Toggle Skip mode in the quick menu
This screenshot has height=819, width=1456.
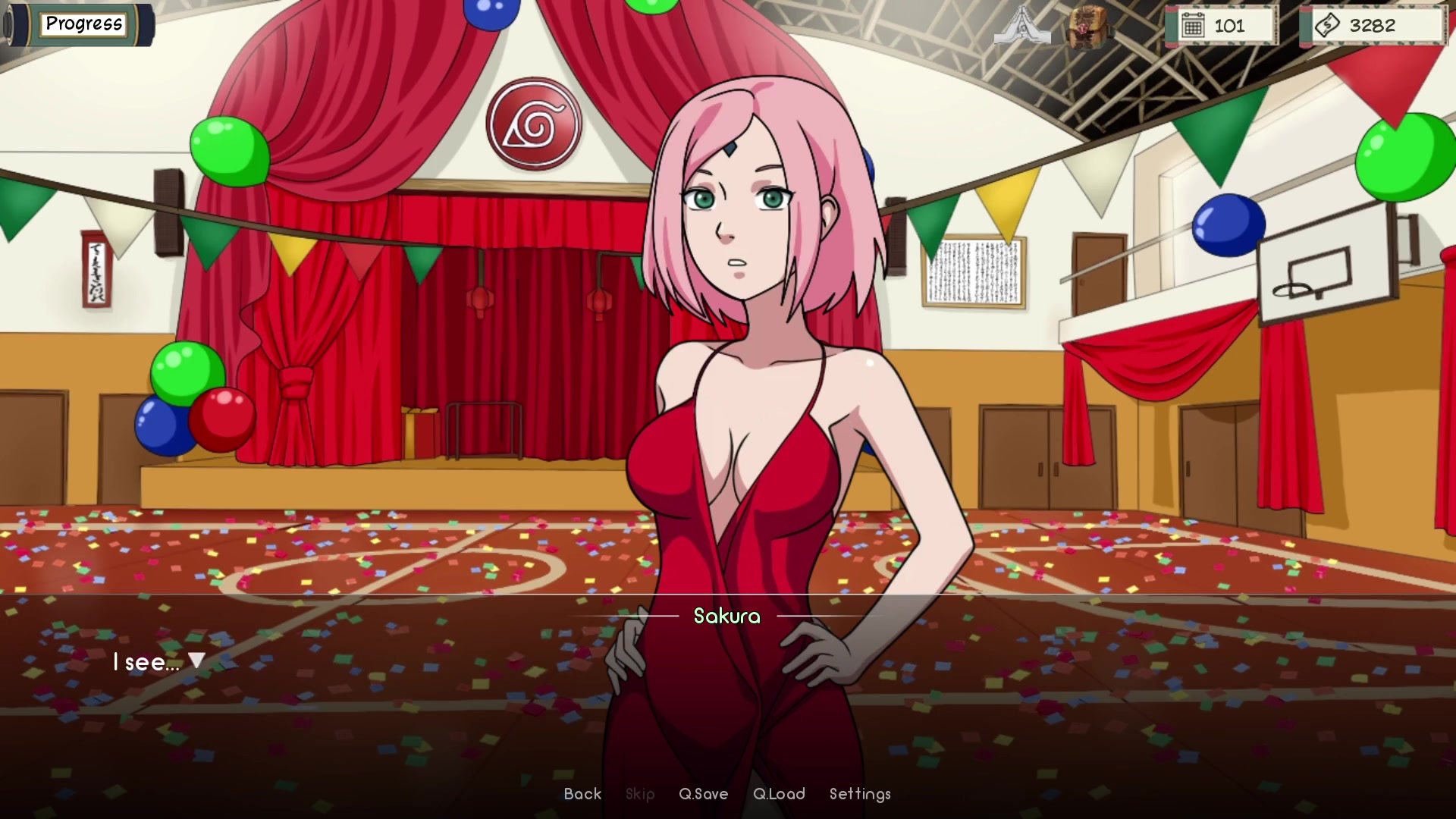pyautogui.click(x=639, y=794)
